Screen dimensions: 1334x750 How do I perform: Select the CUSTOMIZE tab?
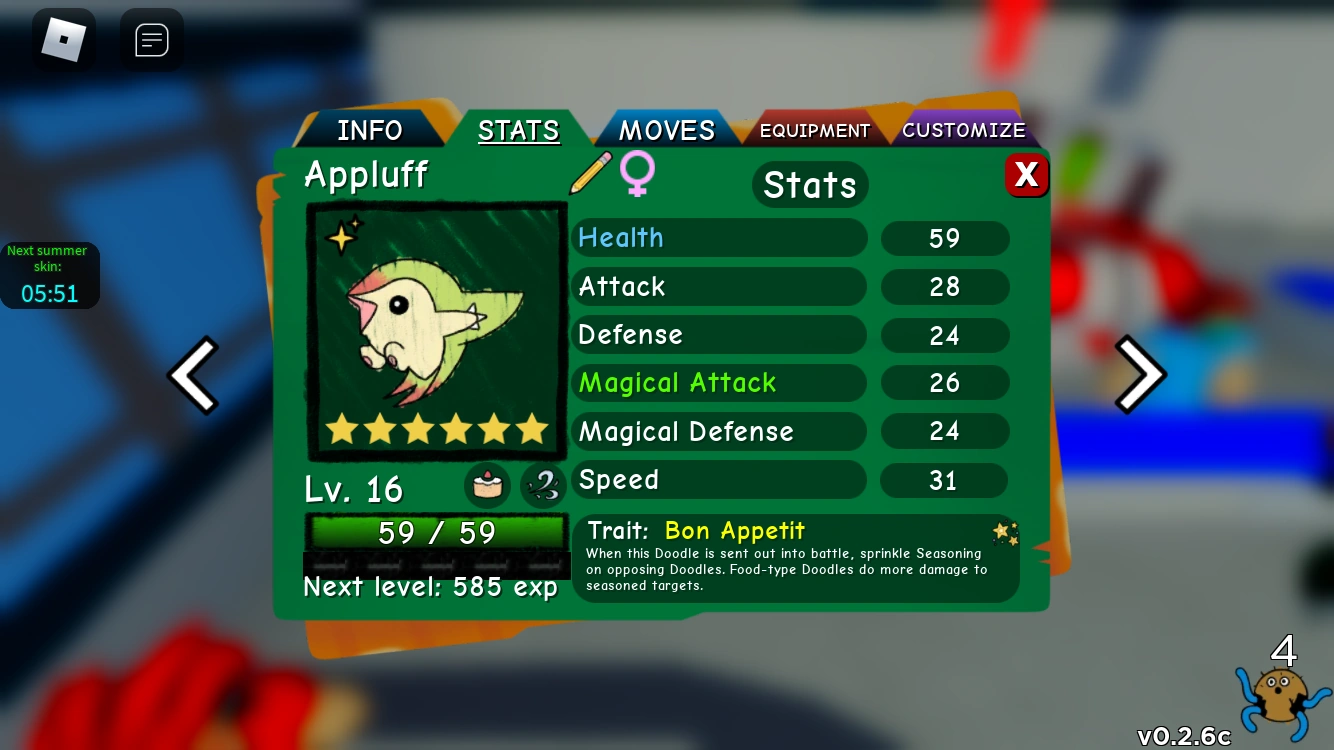(x=963, y=130)
